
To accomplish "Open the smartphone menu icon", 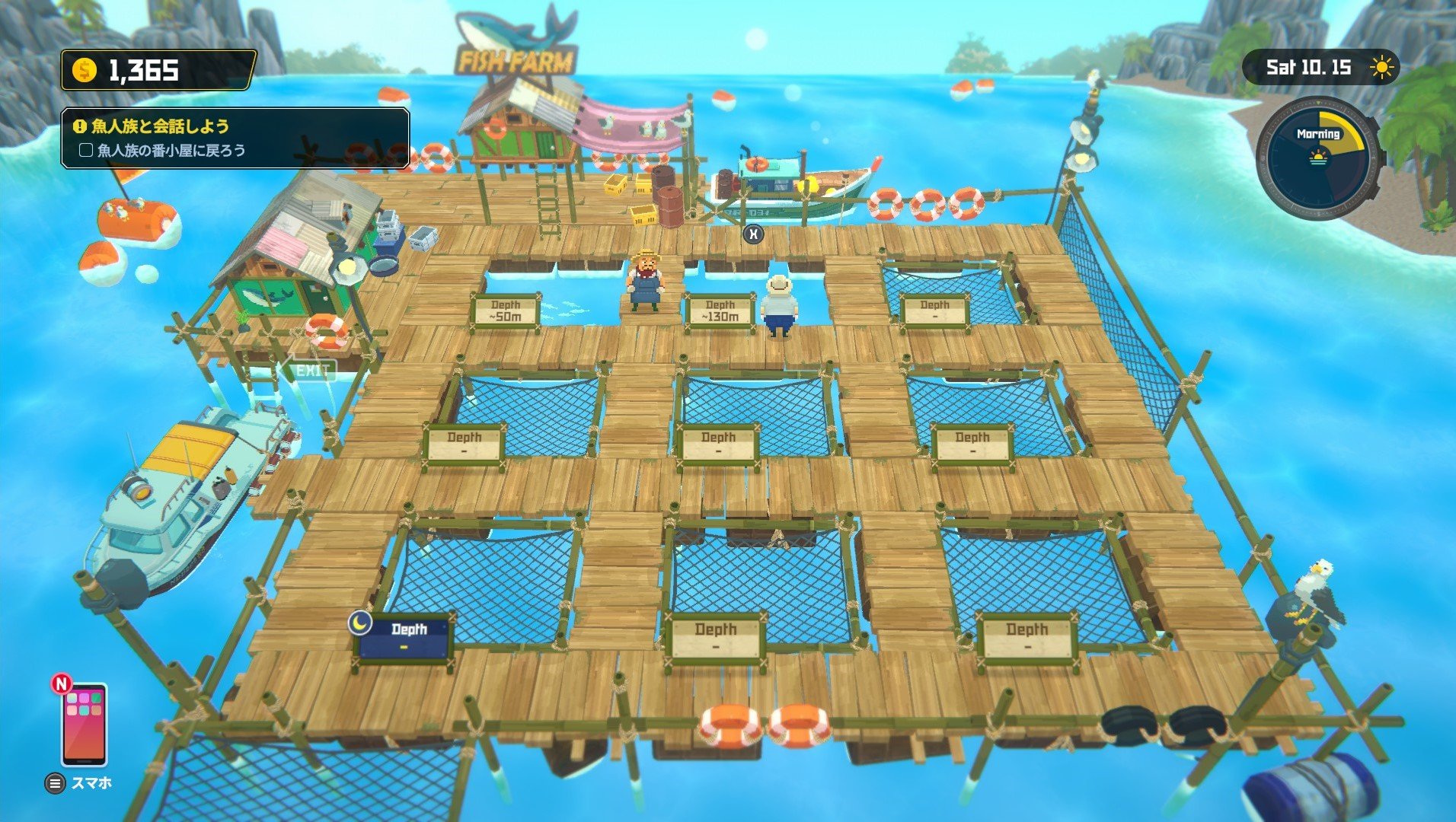I will [x=84, y=724].
